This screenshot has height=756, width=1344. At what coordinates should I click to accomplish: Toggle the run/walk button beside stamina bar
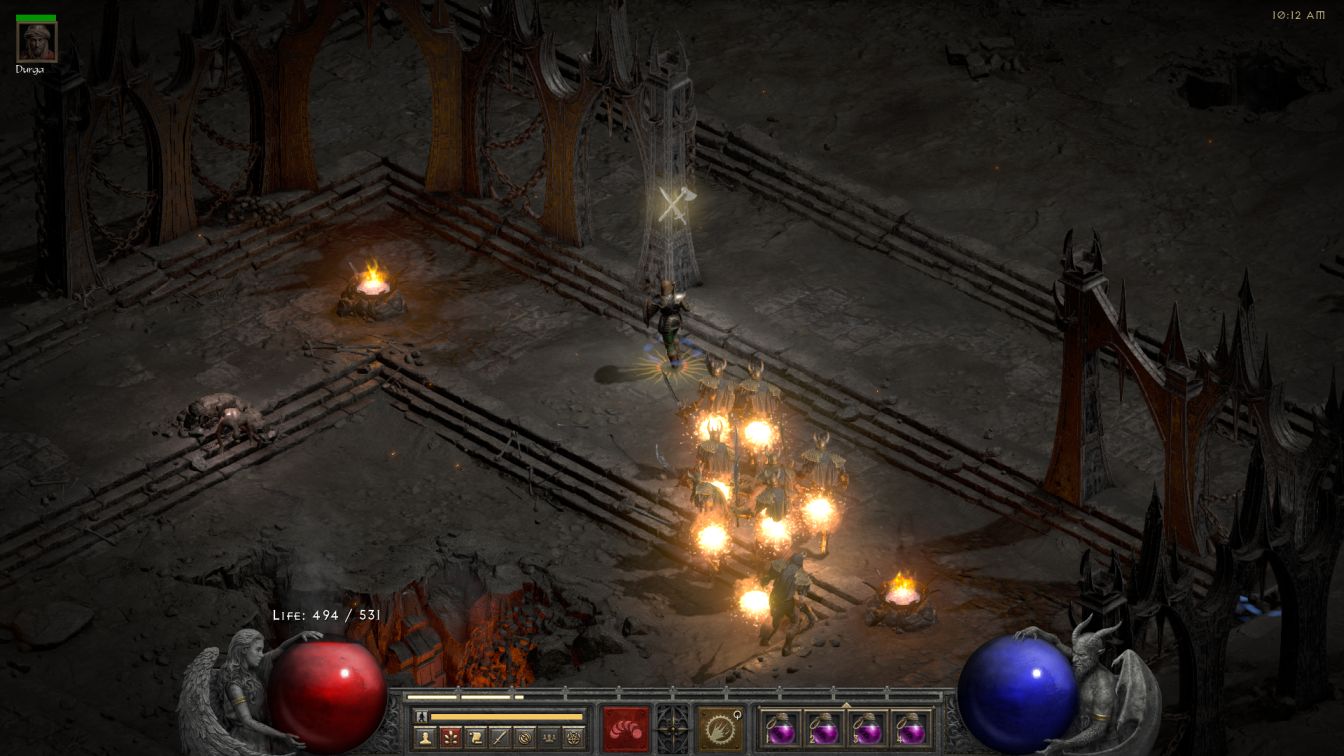[x=423, y=716]
